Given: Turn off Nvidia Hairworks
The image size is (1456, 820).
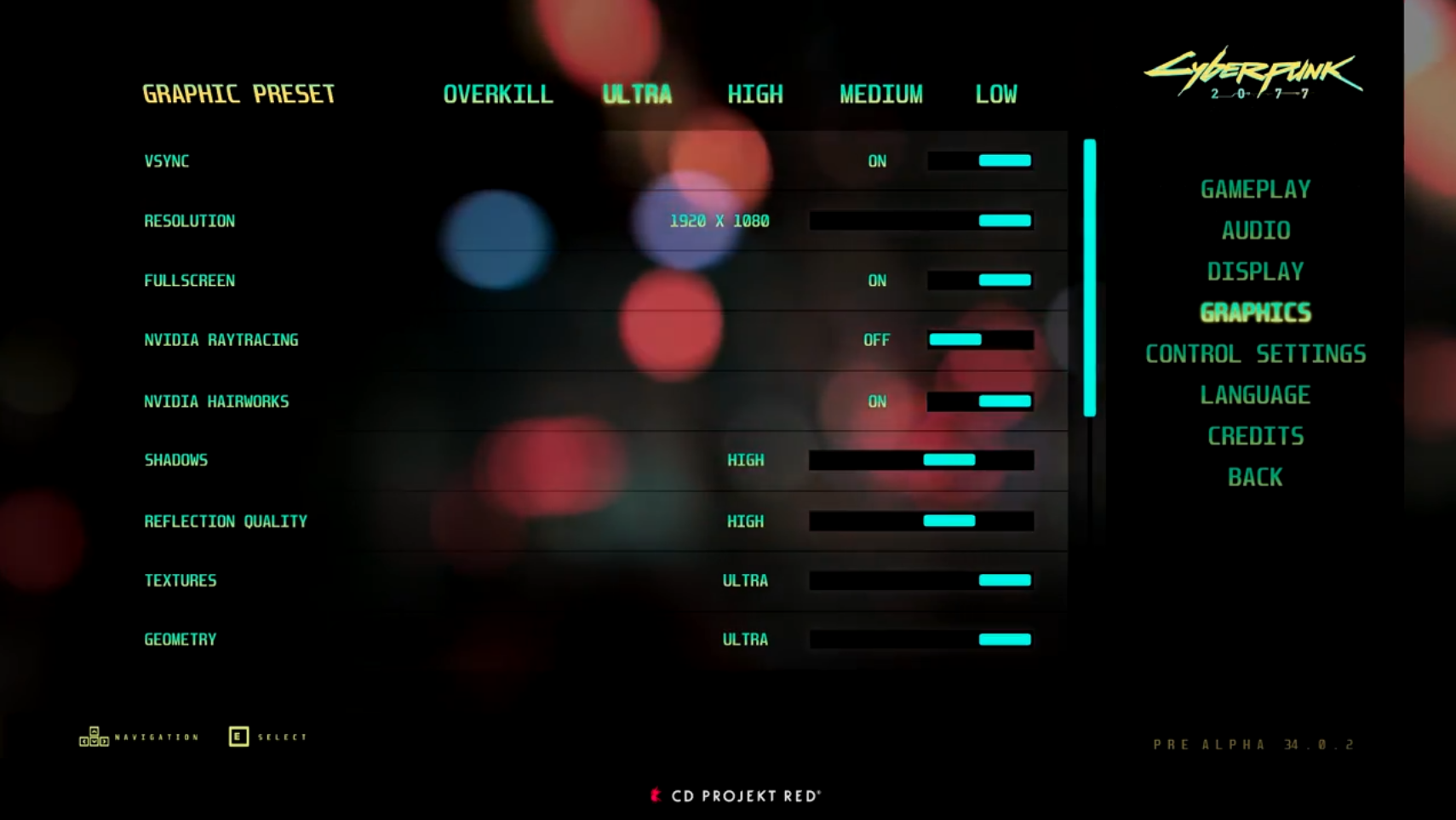Looking at the screenshot, I should click(x=981, y=400).
